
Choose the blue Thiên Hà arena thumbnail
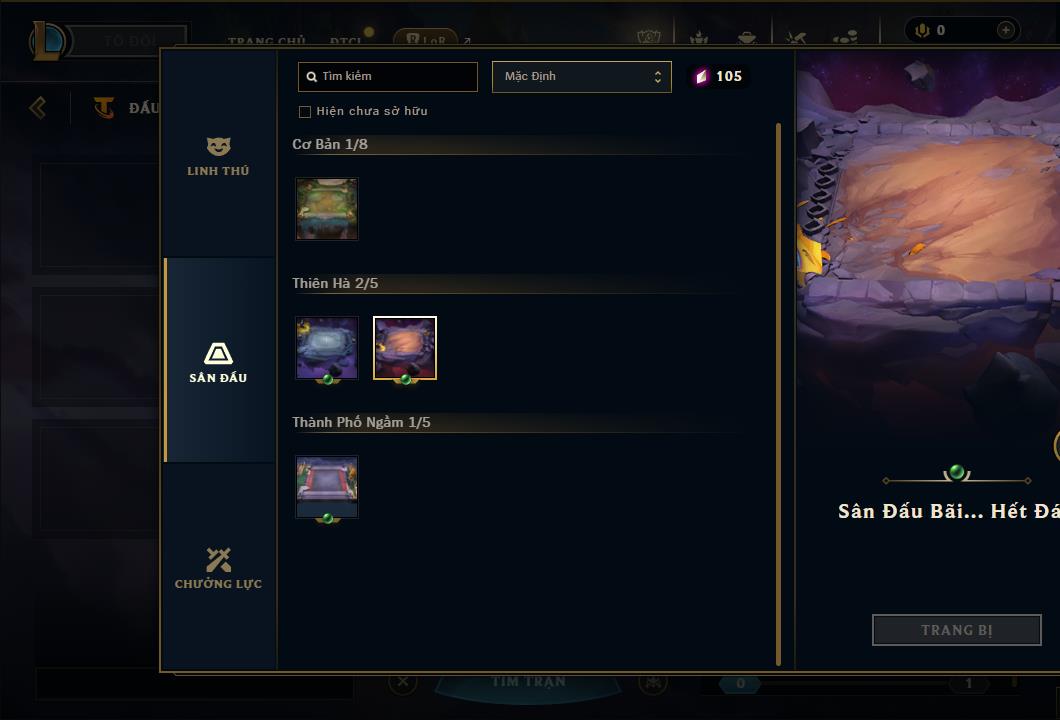tap(327, 348)
